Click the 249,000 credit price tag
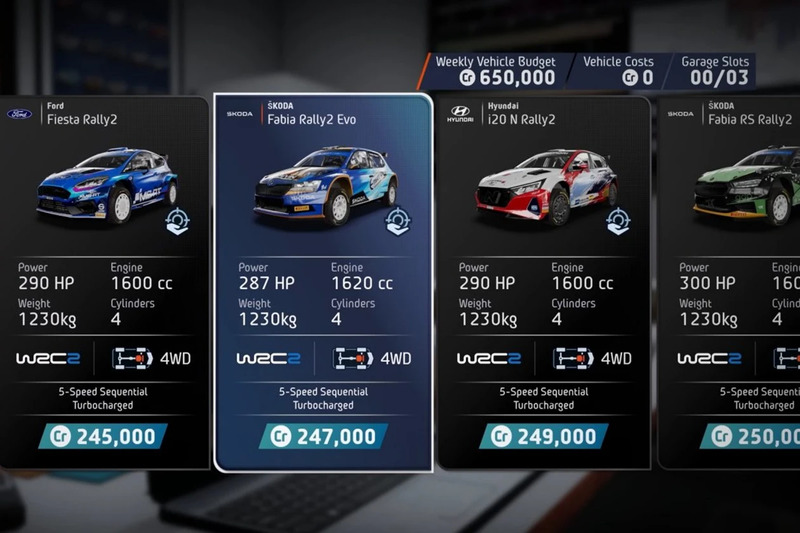The width and height of the screenshot is (800, 533). (x=543, y=436)
